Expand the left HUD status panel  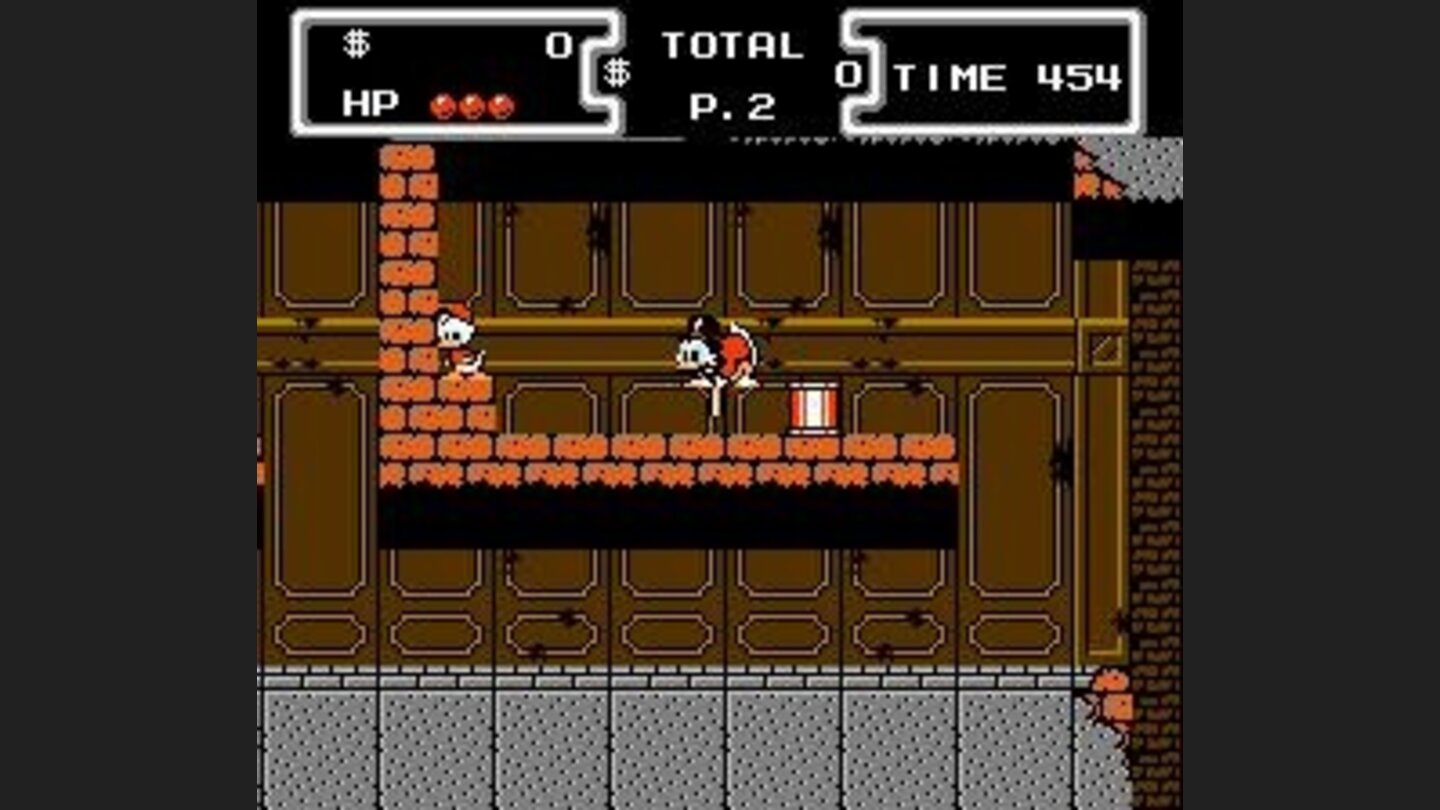455,70
